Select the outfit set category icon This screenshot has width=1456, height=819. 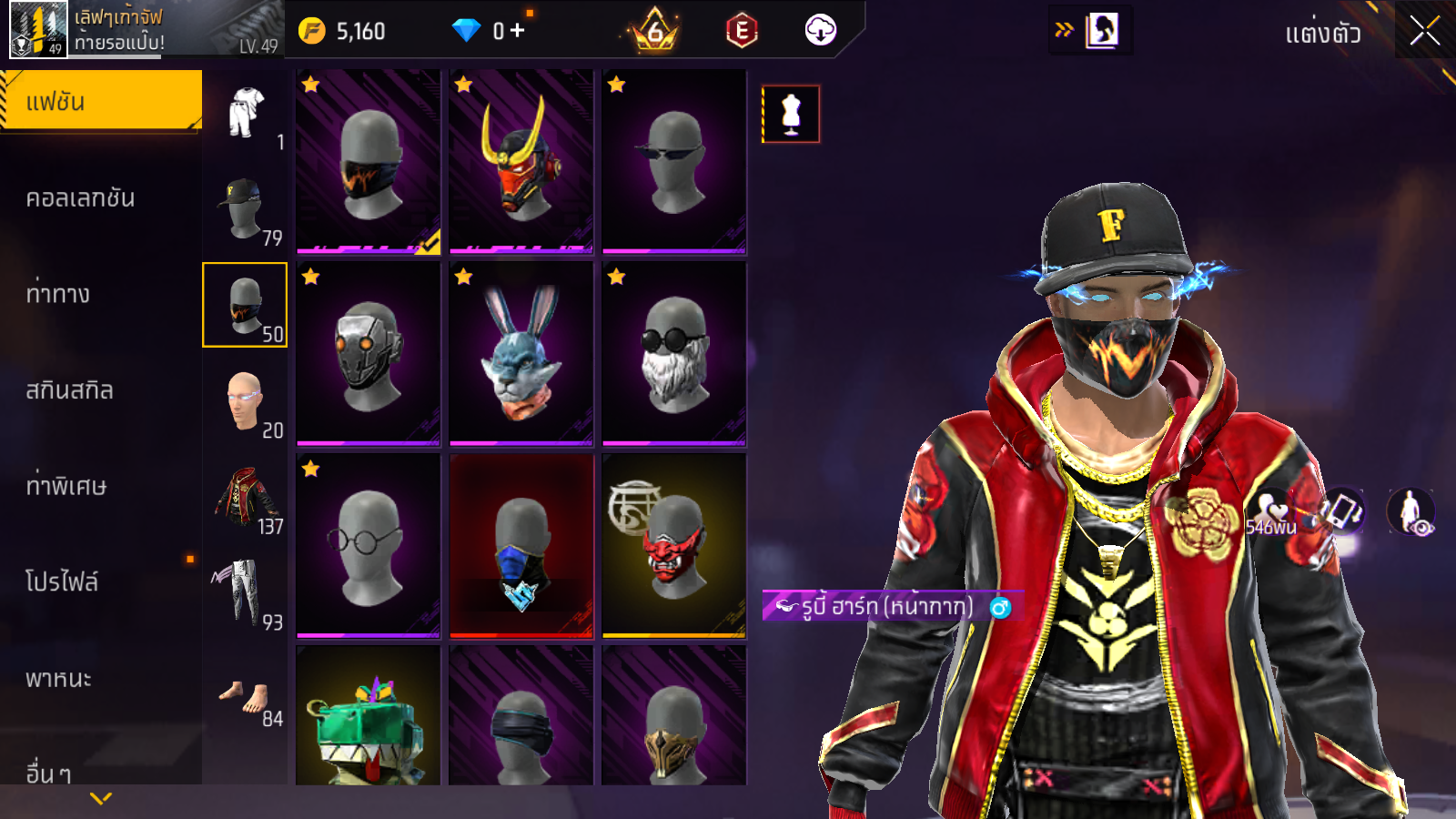(x=245, y=113)
